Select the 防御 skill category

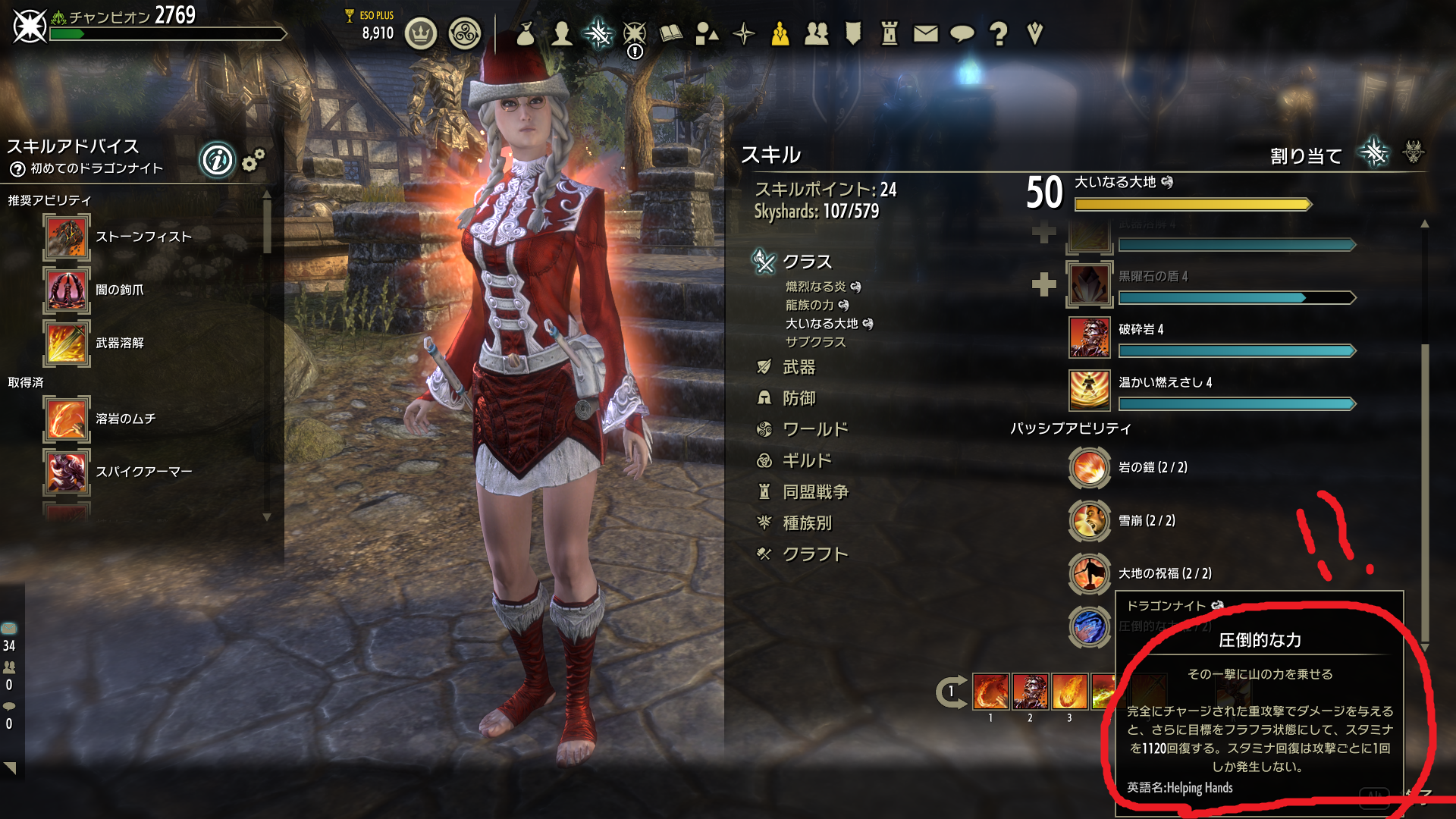(799, 399)
